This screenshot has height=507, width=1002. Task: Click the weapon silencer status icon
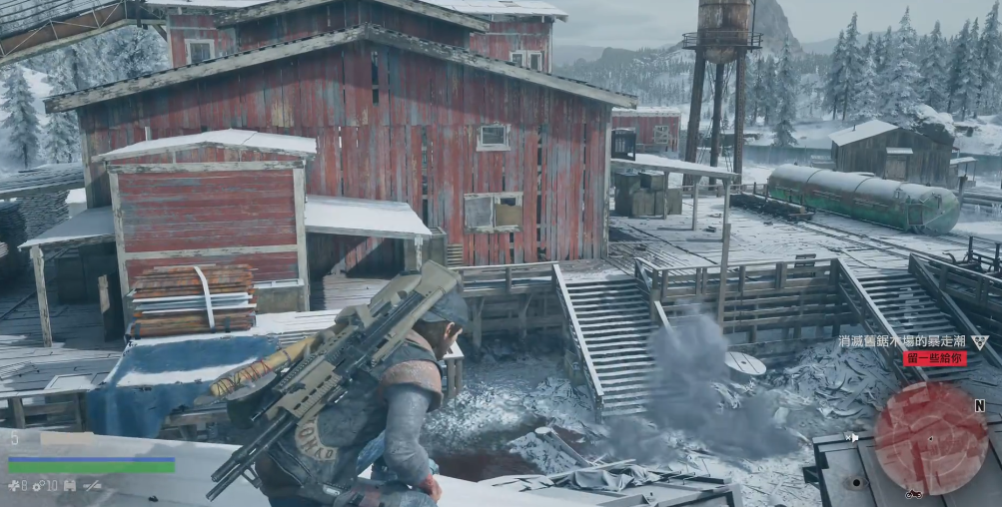pos(92,486)
